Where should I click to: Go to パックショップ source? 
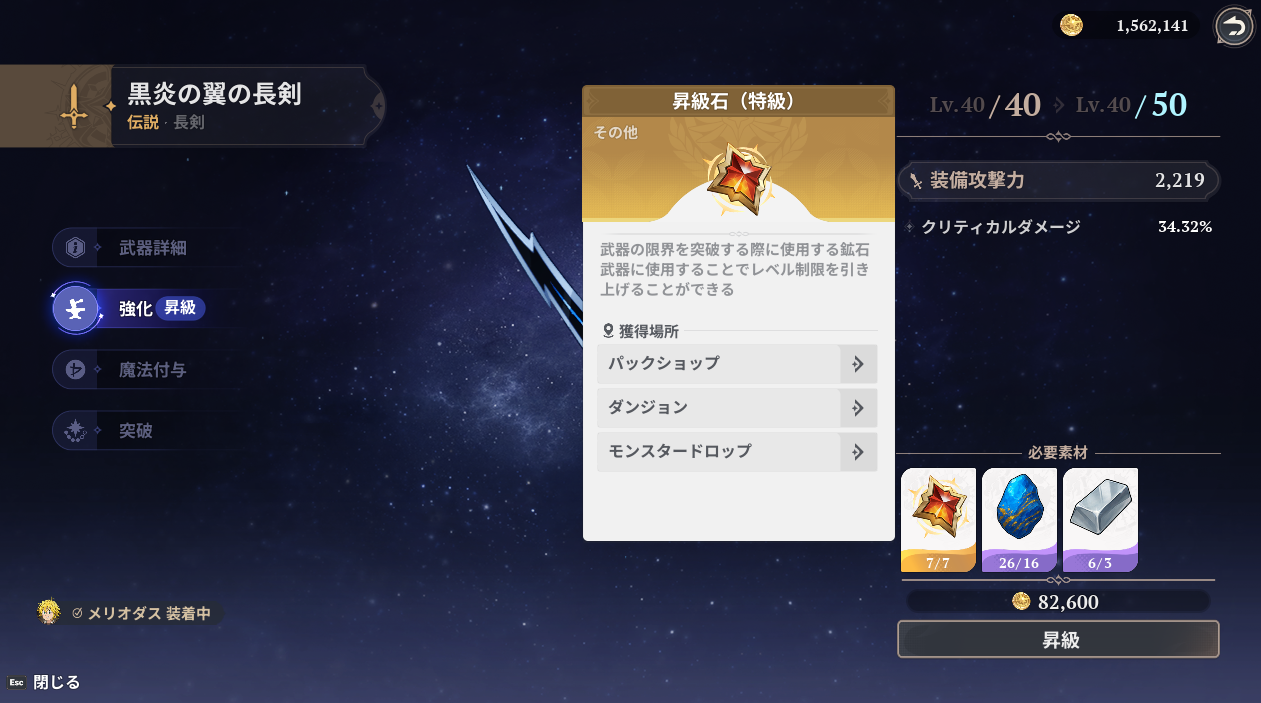click(736, 364)
